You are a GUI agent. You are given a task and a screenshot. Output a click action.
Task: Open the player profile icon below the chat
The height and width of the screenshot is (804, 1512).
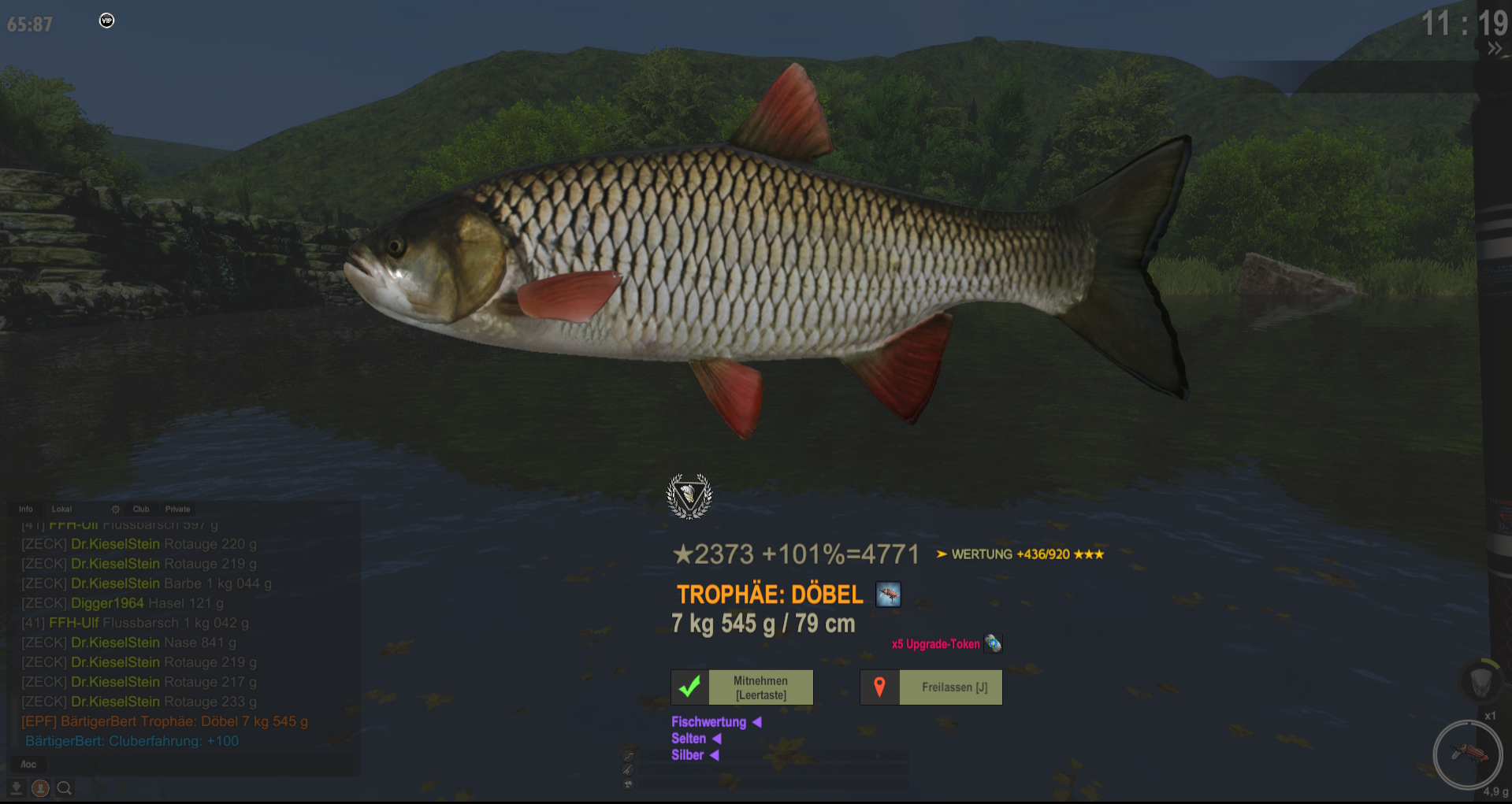(40, 787)
